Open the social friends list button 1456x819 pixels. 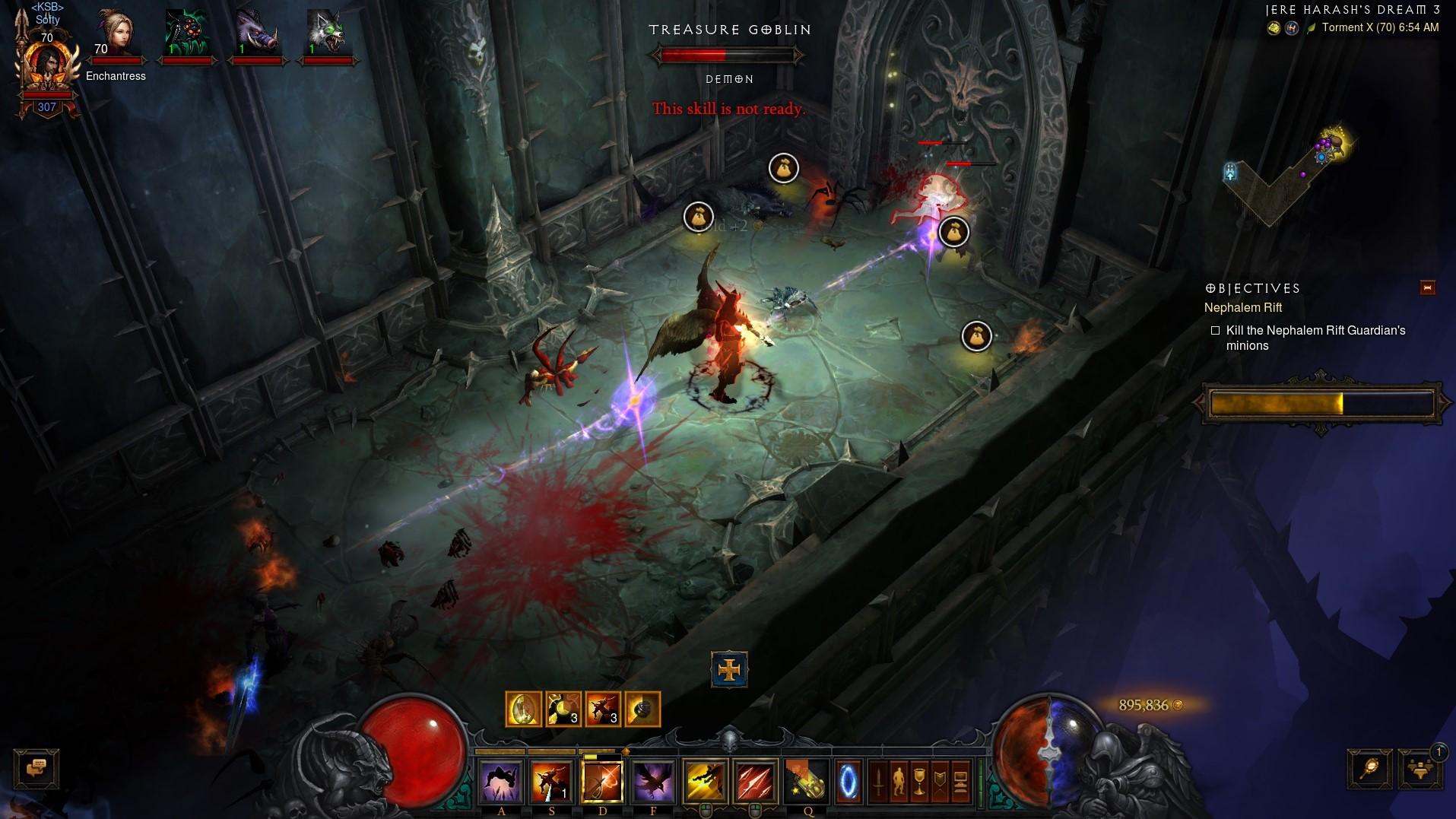1420,769
